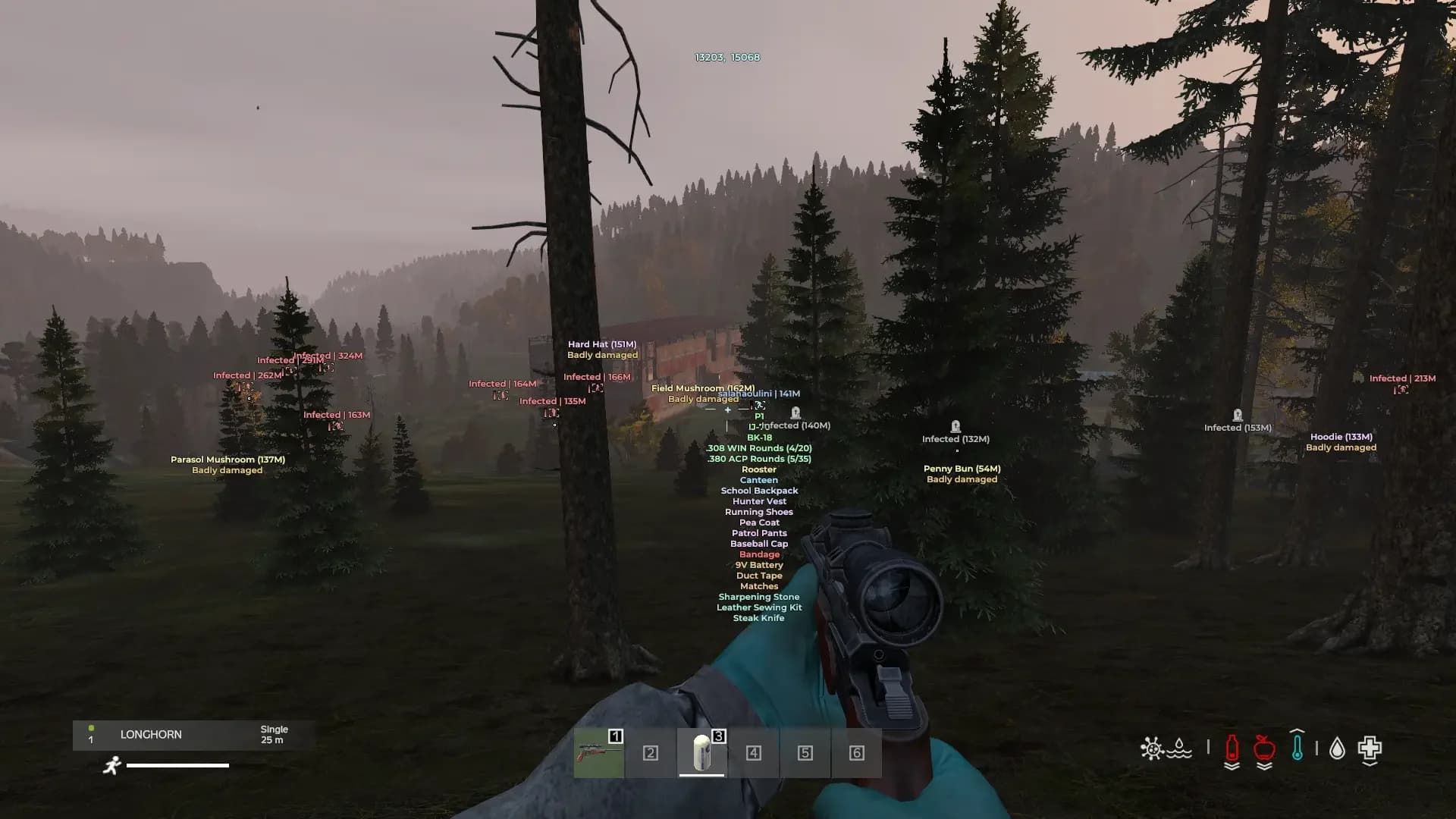The image size is (1456, 819).
Task: Click the running stamina figure icon
Action: 111,766
